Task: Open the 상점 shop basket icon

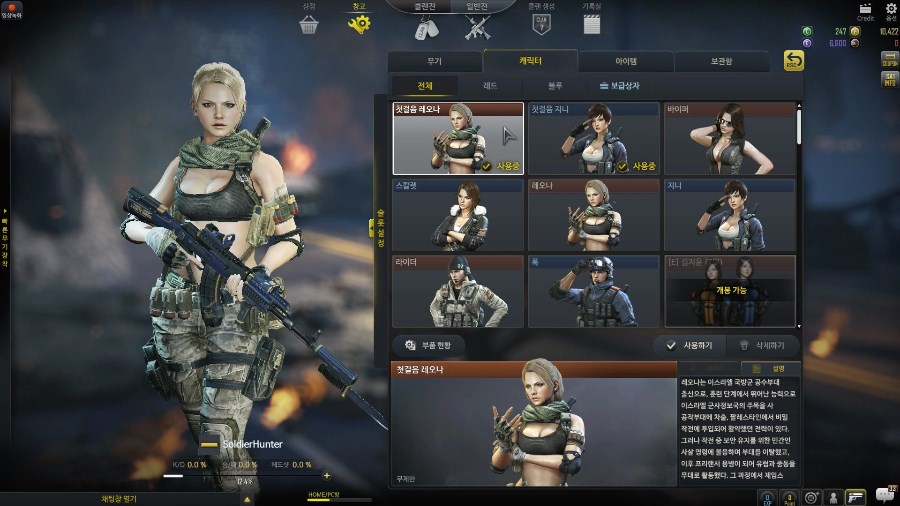Action: 308,22
